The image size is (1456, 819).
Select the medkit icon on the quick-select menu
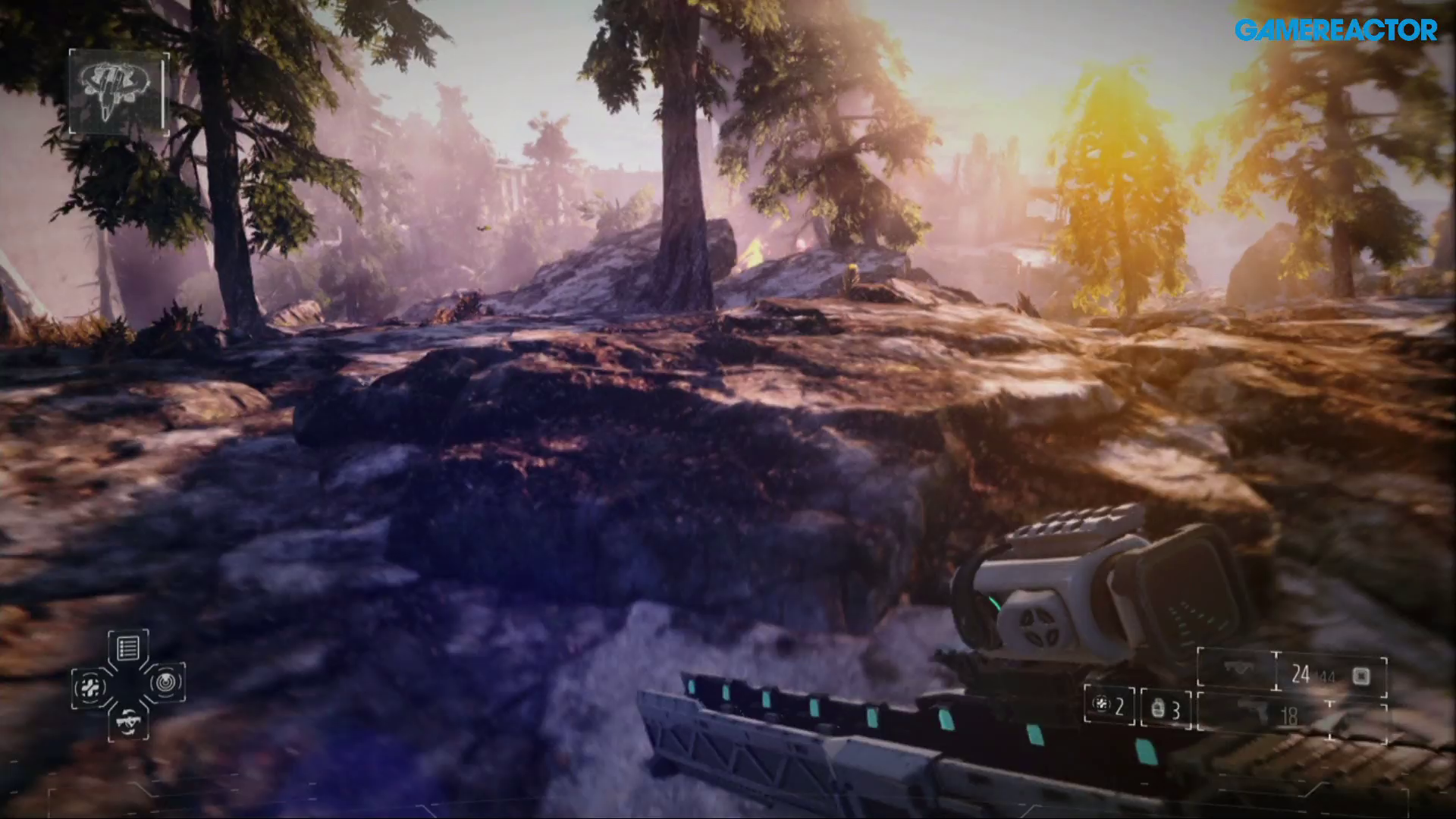(x=90, y=686)
